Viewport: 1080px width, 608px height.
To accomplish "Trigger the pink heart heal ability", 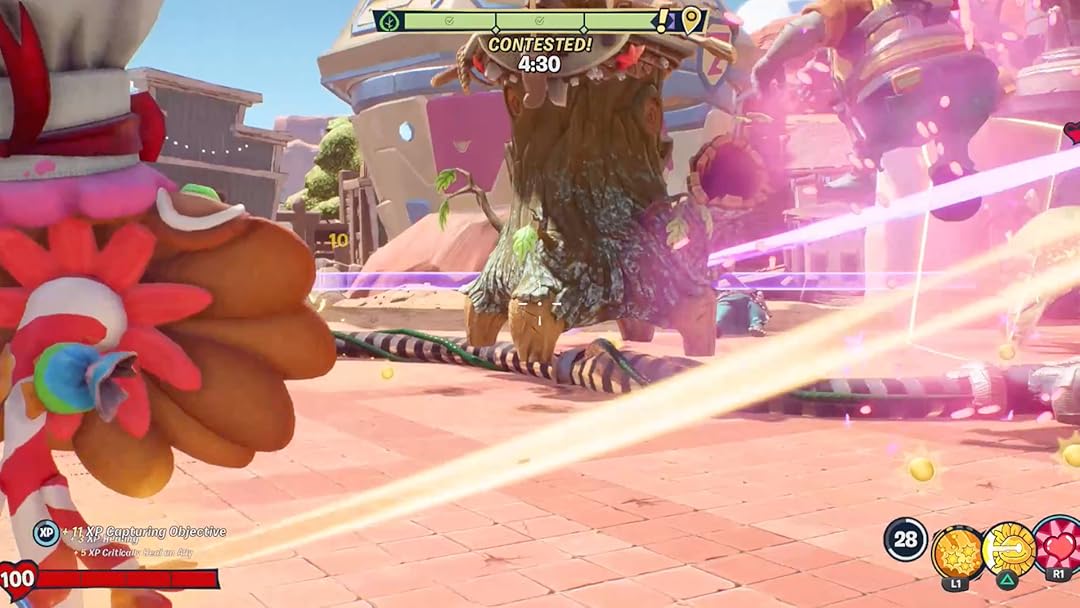I will pos(1057,546).
